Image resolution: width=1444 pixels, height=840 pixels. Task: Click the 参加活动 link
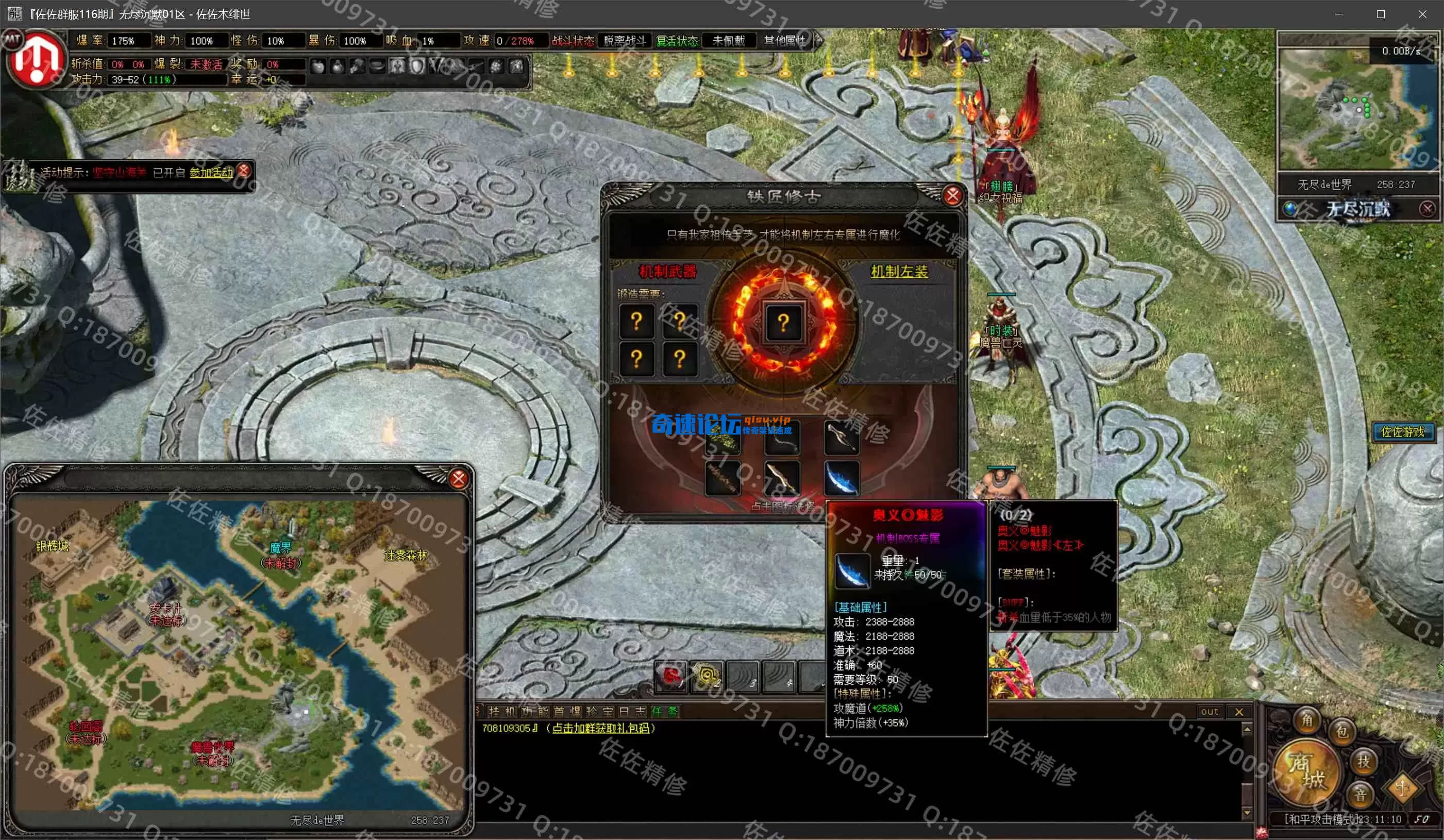[211, 173]
